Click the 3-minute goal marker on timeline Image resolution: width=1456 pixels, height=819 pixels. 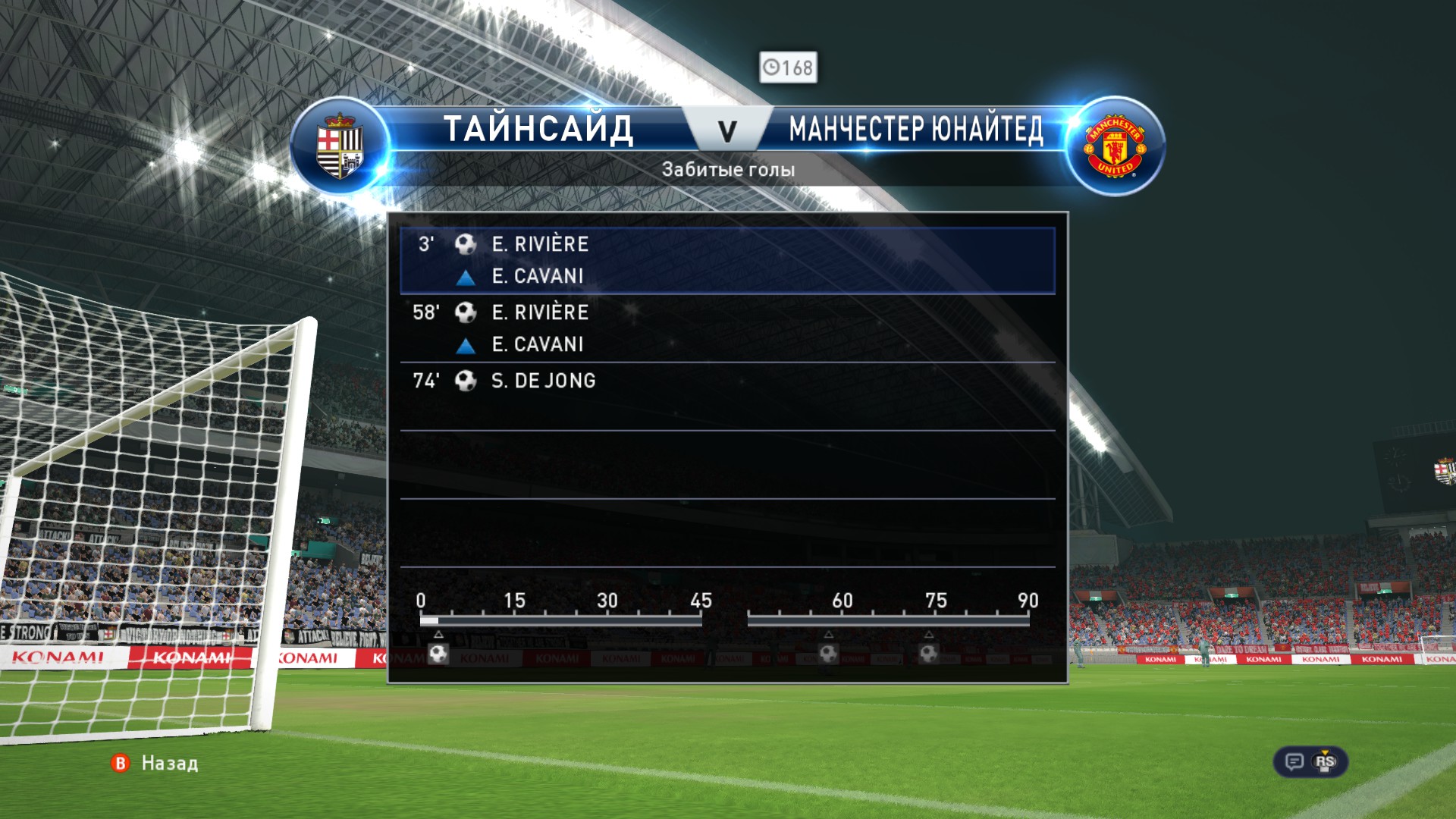tap(438, 653)
